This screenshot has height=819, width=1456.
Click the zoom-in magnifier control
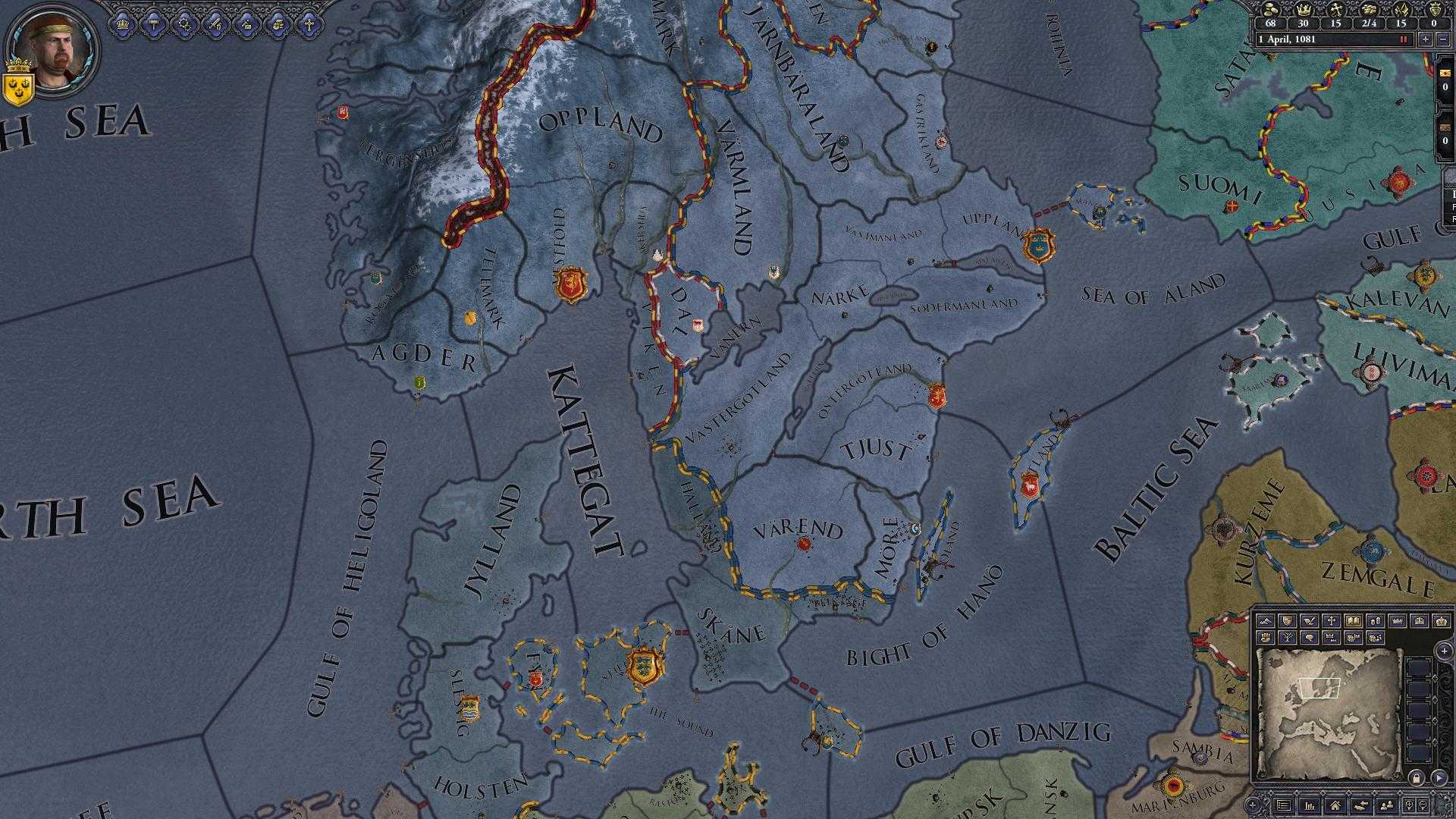pos(1409,805)
